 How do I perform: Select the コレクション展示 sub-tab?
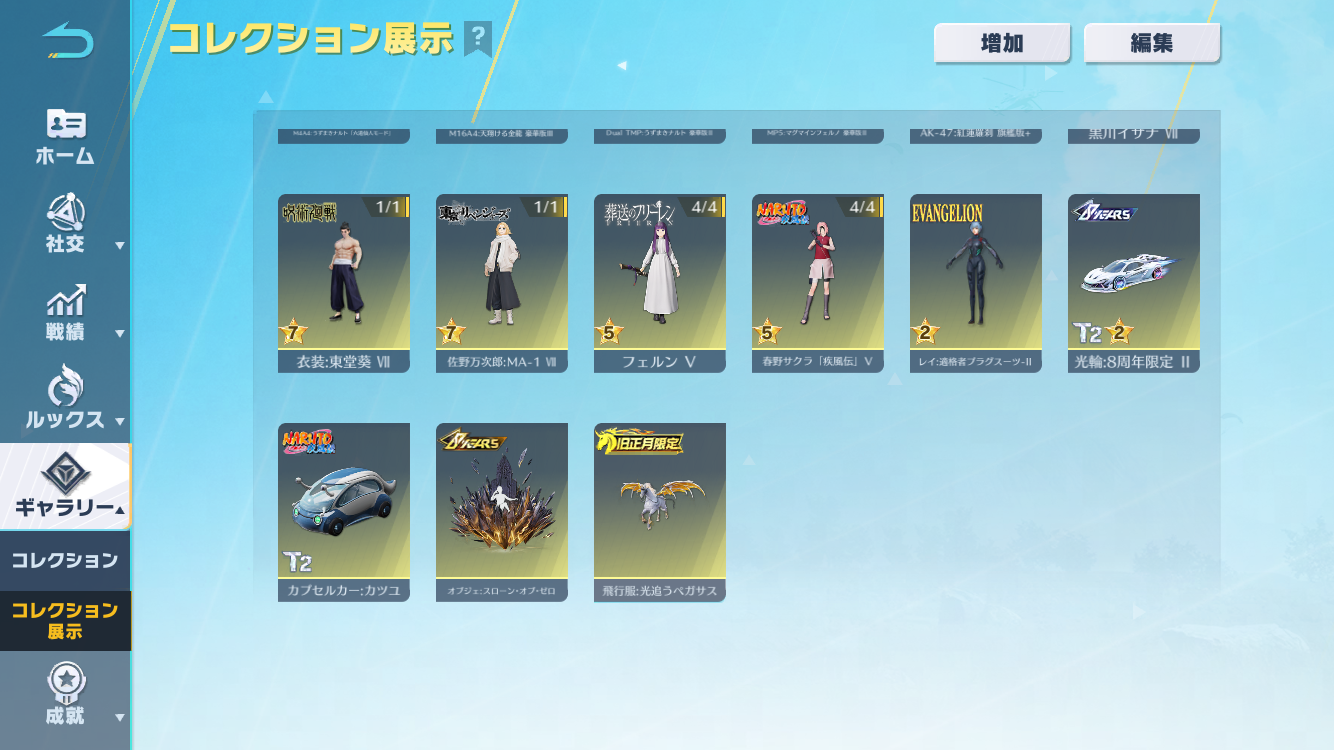65,620
